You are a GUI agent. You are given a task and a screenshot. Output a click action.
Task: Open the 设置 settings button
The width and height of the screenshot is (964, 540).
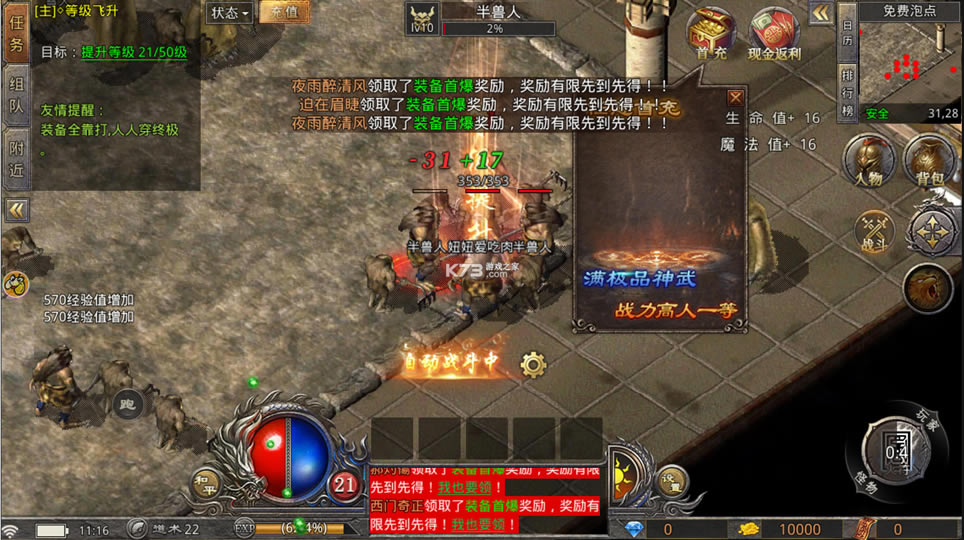tap(673, 481)
